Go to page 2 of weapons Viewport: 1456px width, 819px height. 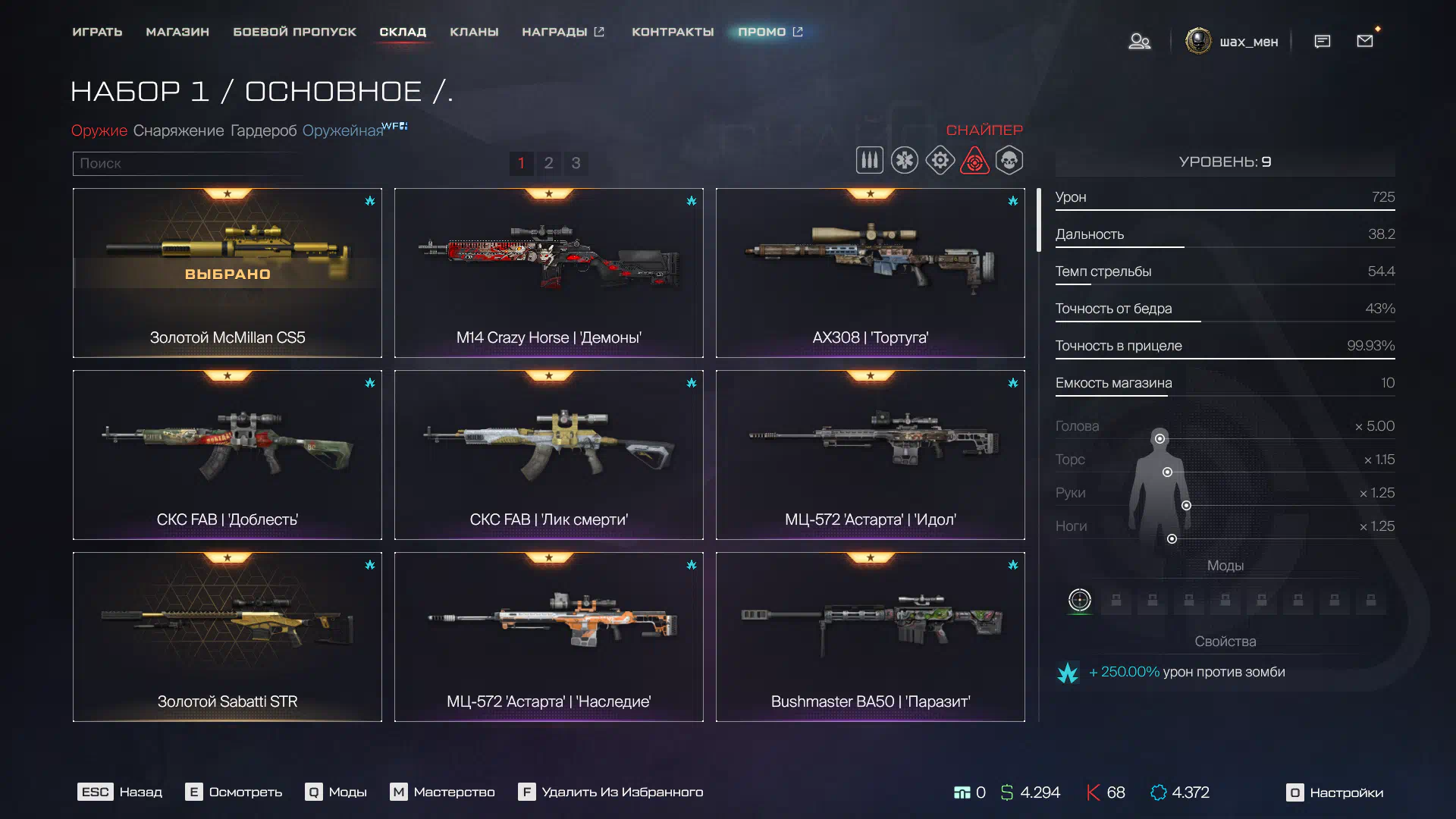[548, 163]
